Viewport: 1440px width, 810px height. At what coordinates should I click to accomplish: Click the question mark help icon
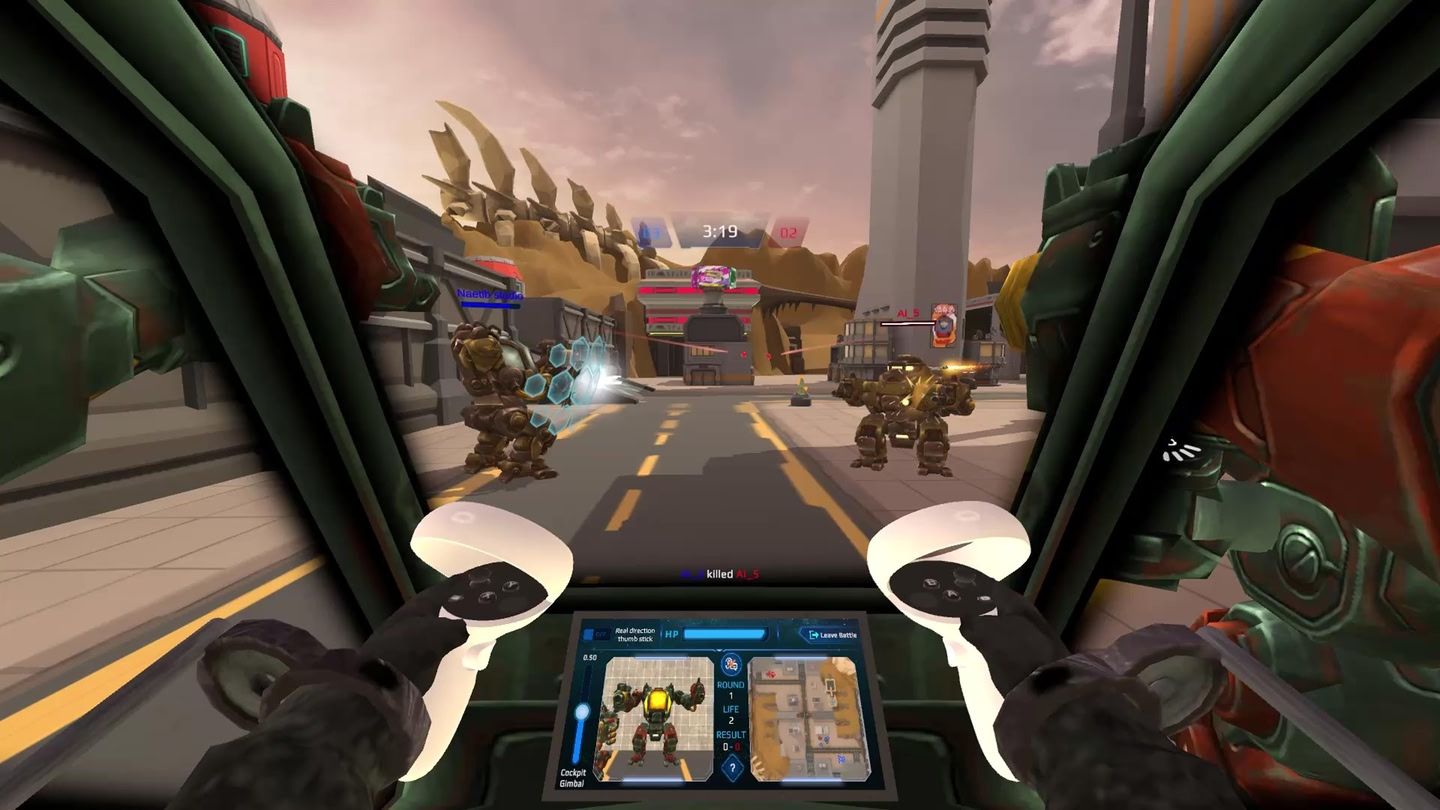[x=732, y=767]
